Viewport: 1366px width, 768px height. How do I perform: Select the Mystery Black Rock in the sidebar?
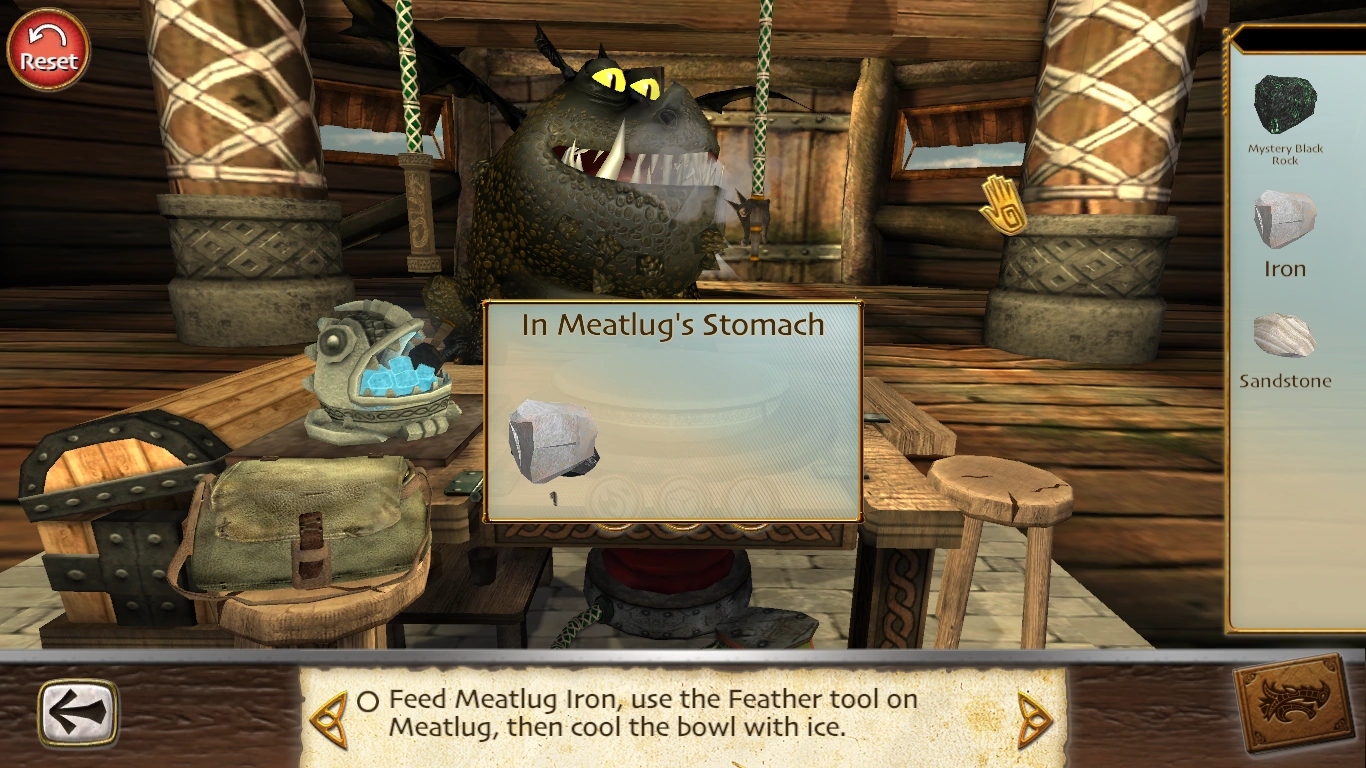click(x=1288, y=105)
